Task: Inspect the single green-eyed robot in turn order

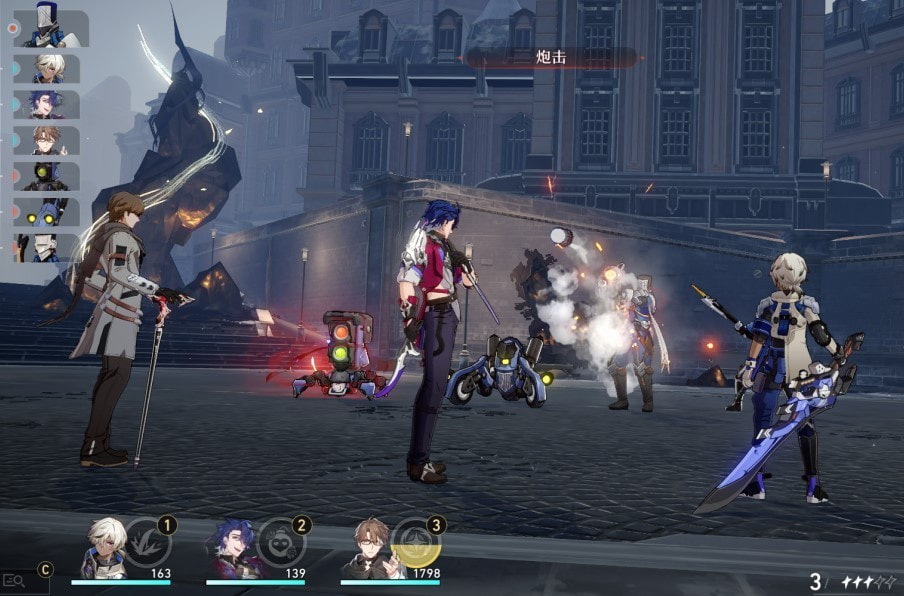Action: [47, 176]
